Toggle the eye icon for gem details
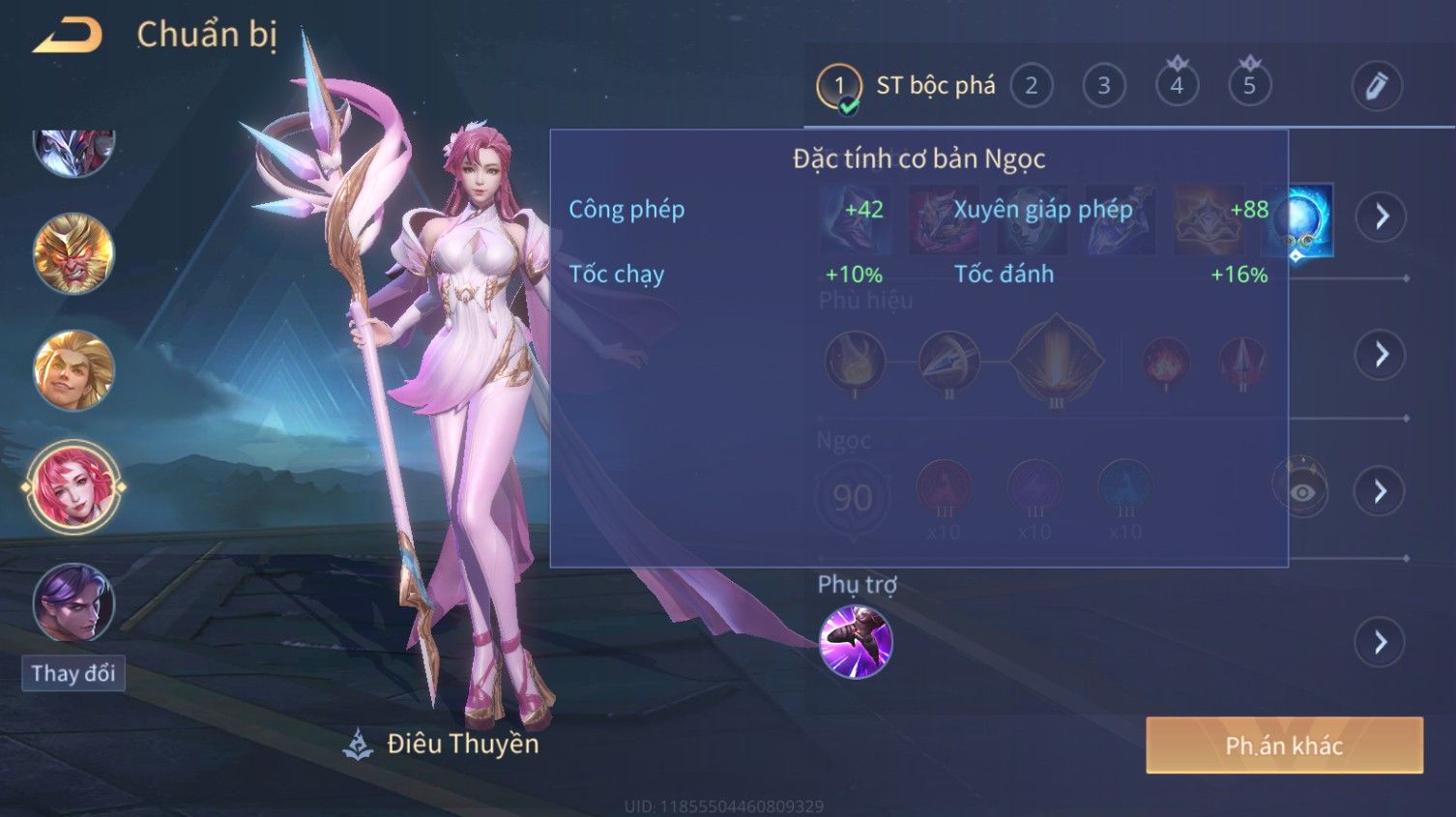Viewport: 1456px width, 817px height. pyautogui.click(x=1301, y=491)
